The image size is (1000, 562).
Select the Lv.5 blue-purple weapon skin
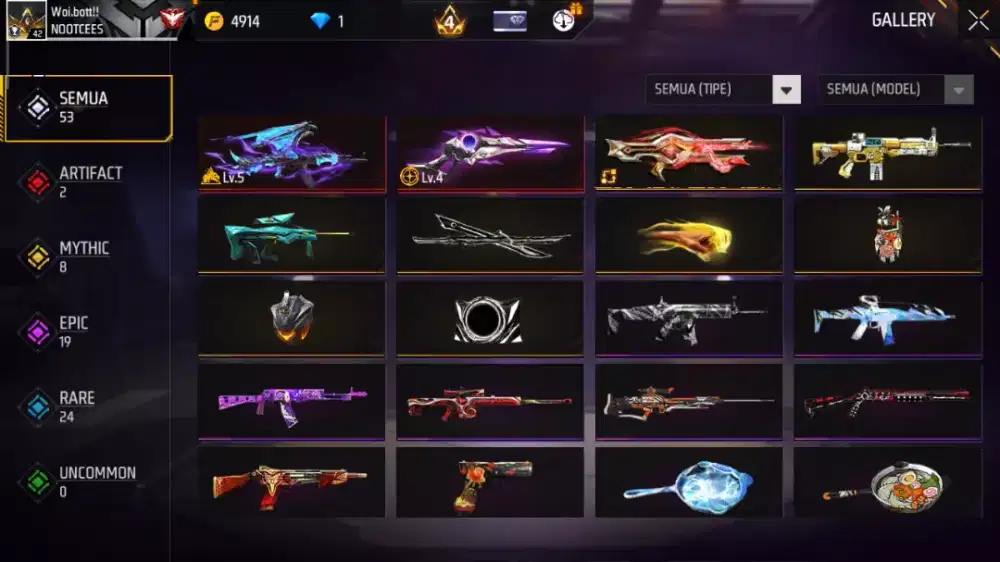[291, 152]
